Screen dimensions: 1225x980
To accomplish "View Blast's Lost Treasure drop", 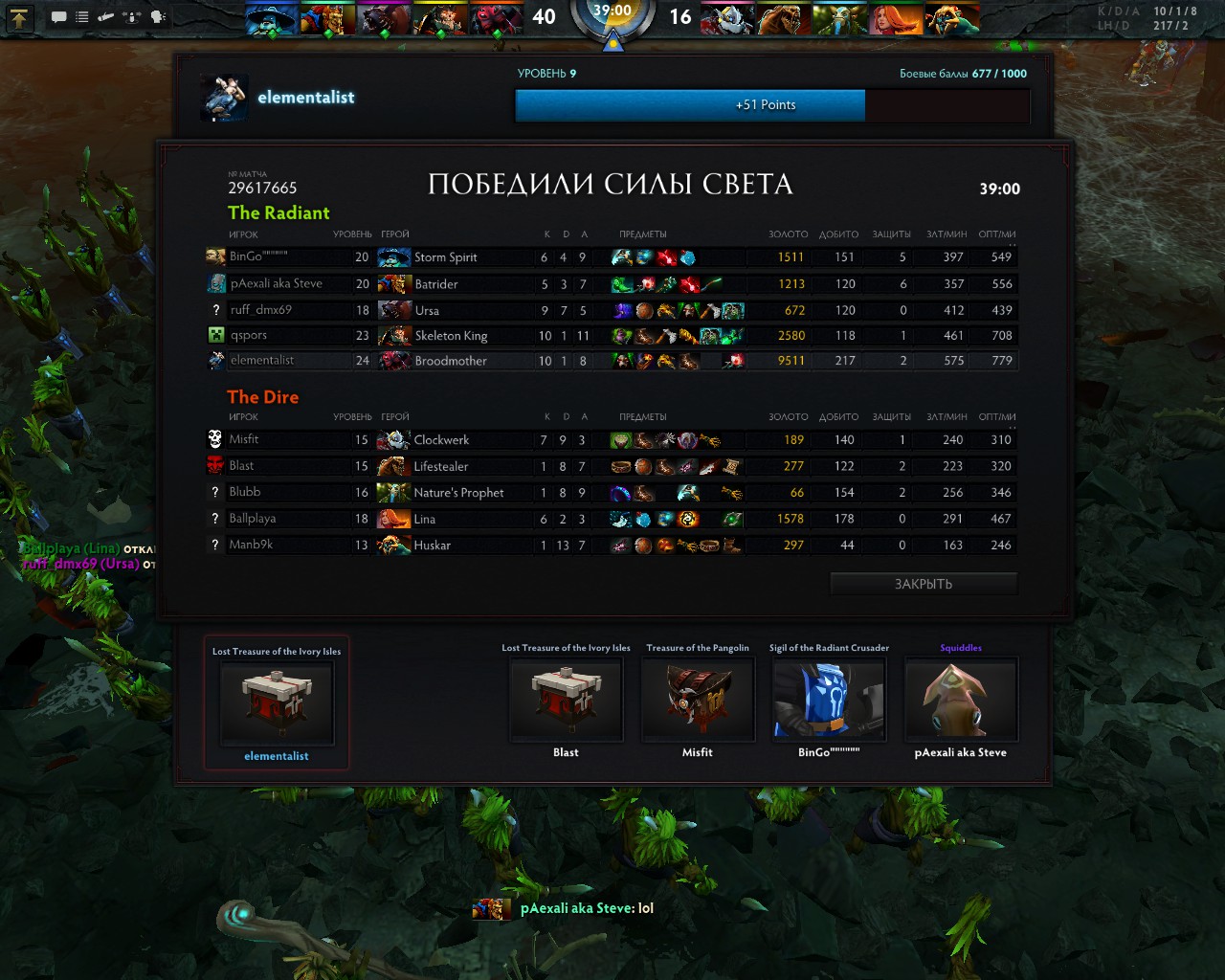I will click(566, 700).
